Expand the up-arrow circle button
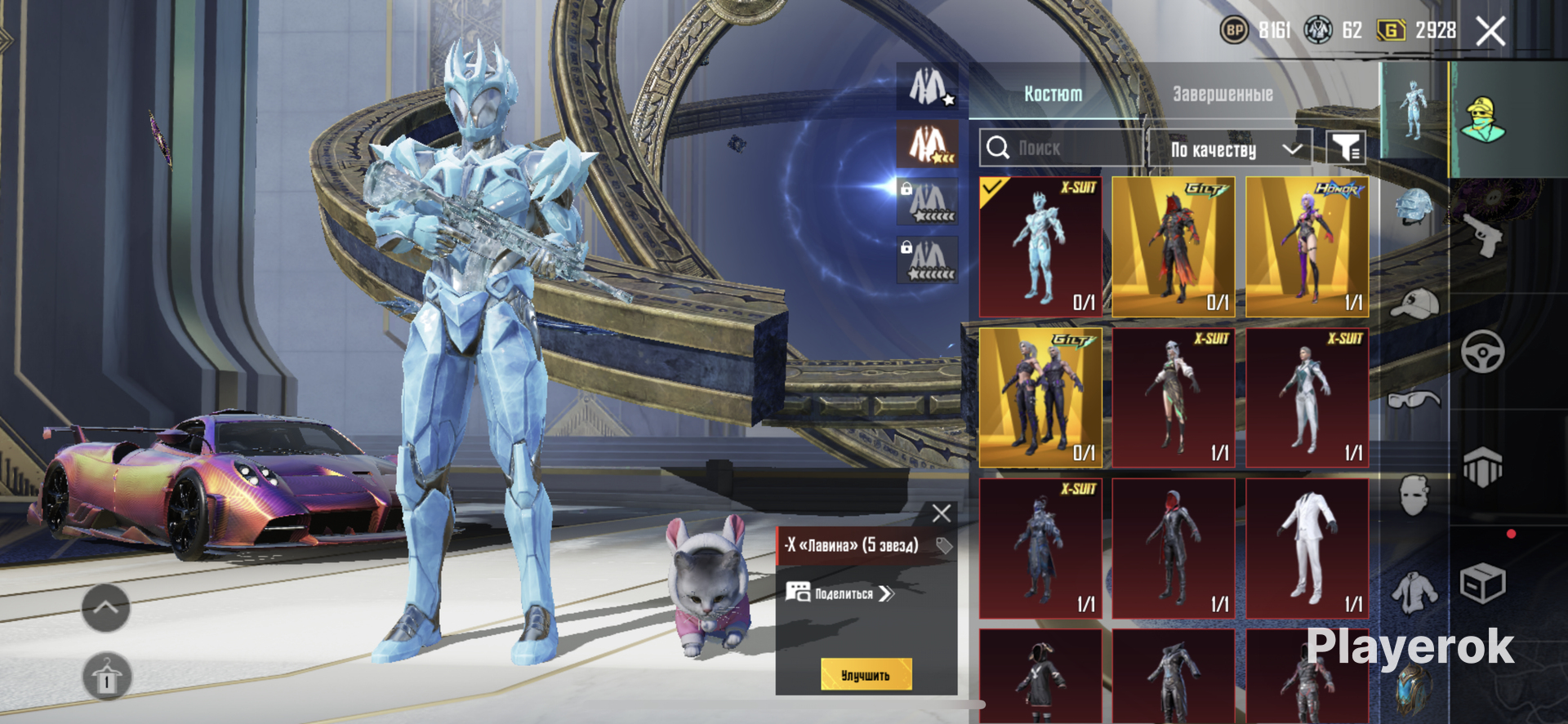Image resolution: width=1568 pixels, height=724 pixels. pyautogui.click(x=106, y=607)
